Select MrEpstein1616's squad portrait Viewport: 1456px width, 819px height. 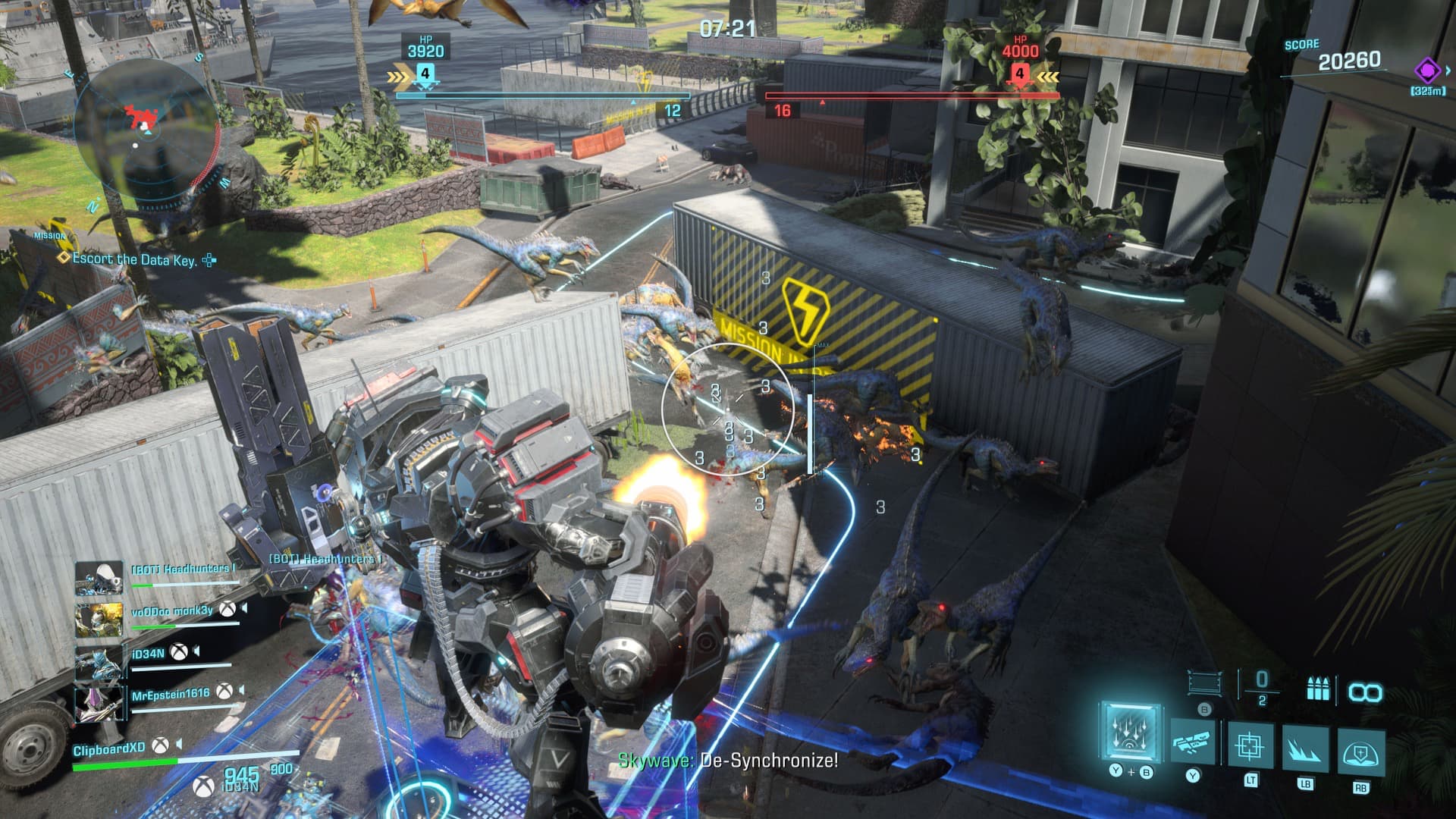99,703
